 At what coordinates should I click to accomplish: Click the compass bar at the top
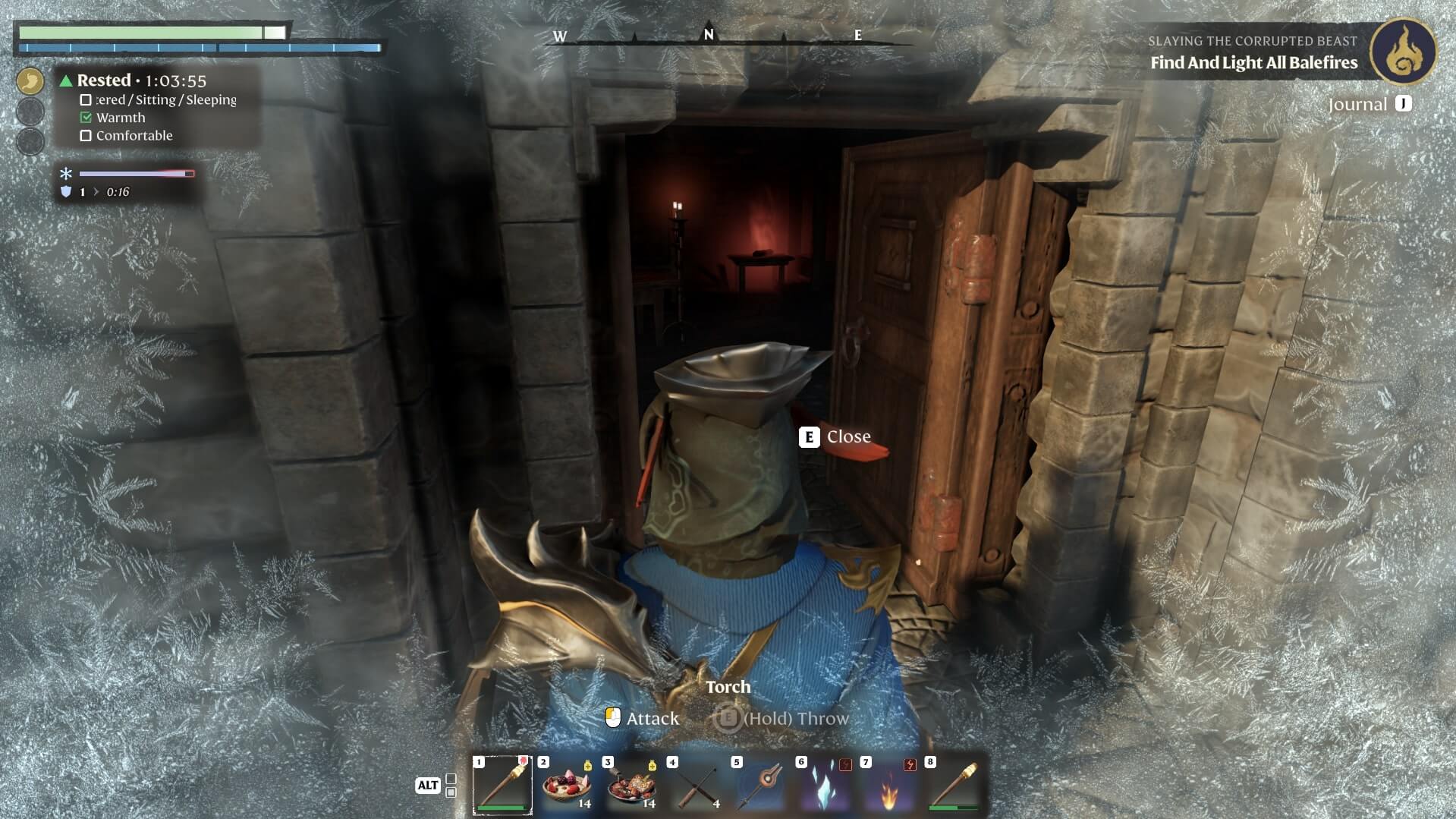tap(709, 36)
